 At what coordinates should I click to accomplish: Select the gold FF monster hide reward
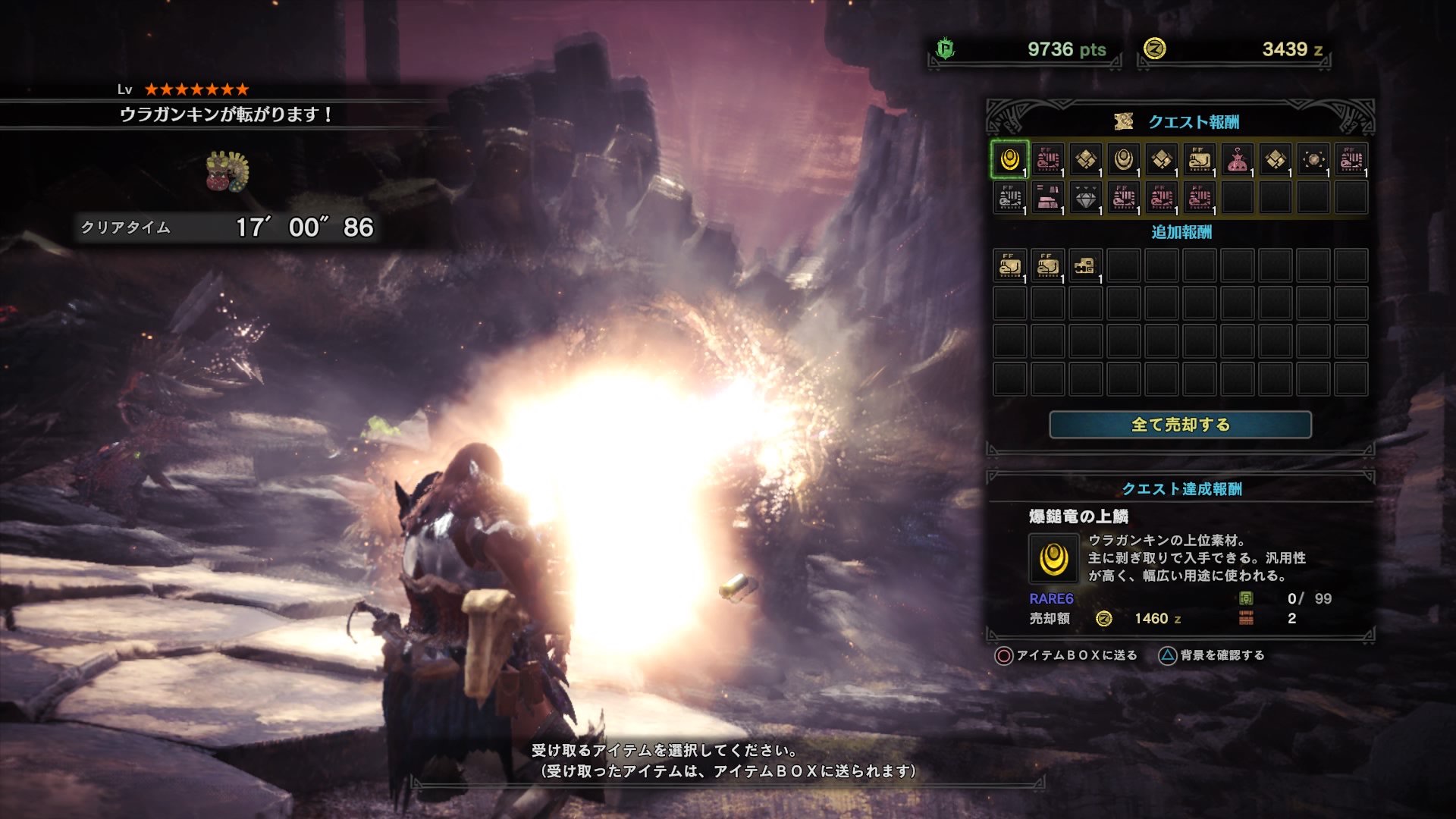[x=1199, y=161]
